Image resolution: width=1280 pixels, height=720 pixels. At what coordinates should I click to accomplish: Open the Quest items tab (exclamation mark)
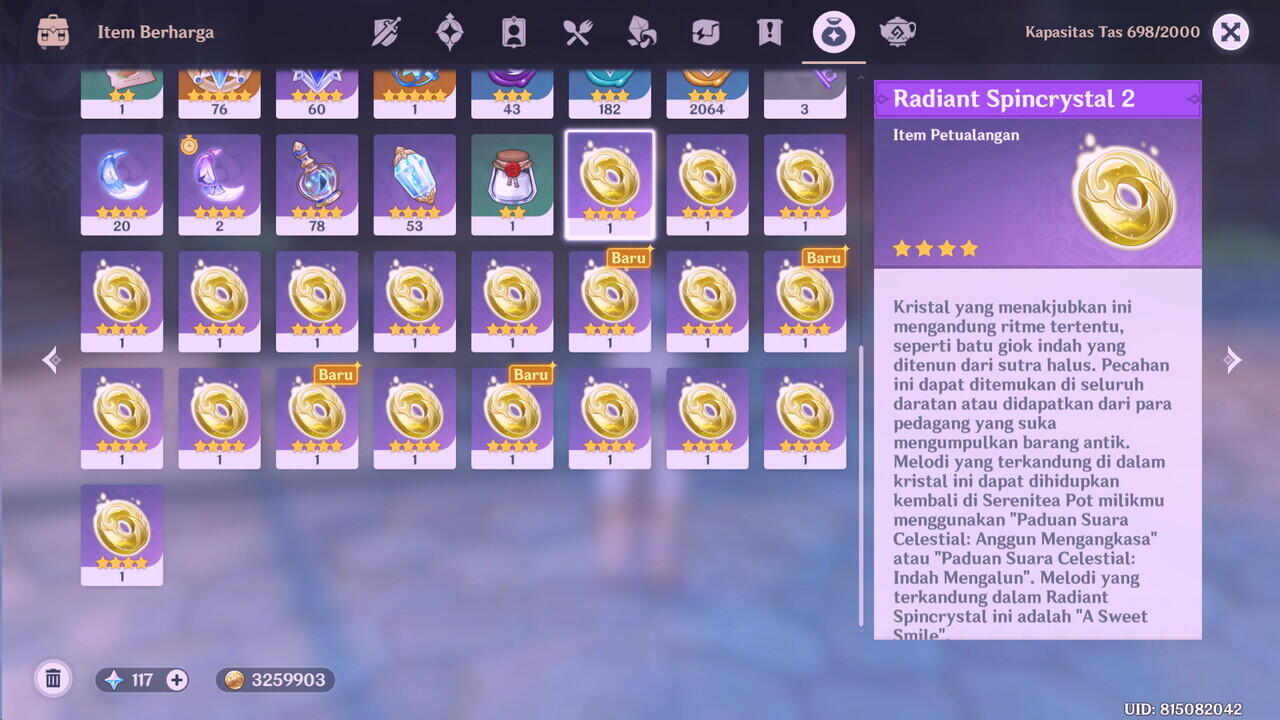pyautogui.click(x=769, y=32)
